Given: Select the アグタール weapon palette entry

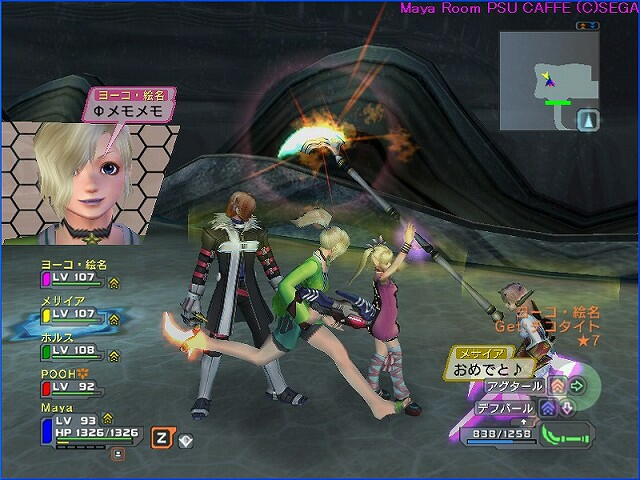Looking at the screenshot, I should 513,385.
